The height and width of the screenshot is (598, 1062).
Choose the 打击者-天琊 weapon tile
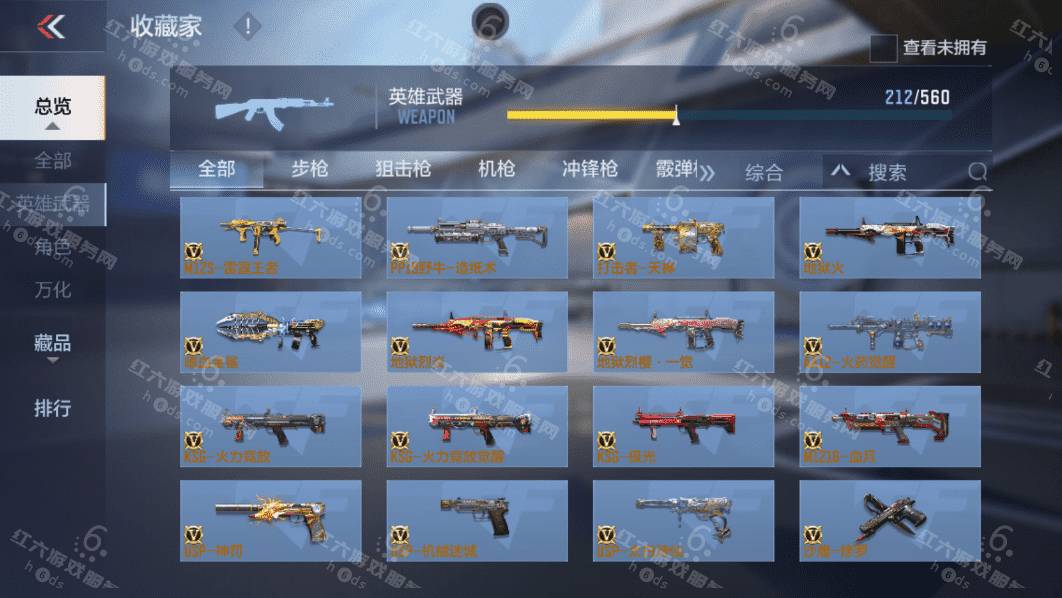683,237
